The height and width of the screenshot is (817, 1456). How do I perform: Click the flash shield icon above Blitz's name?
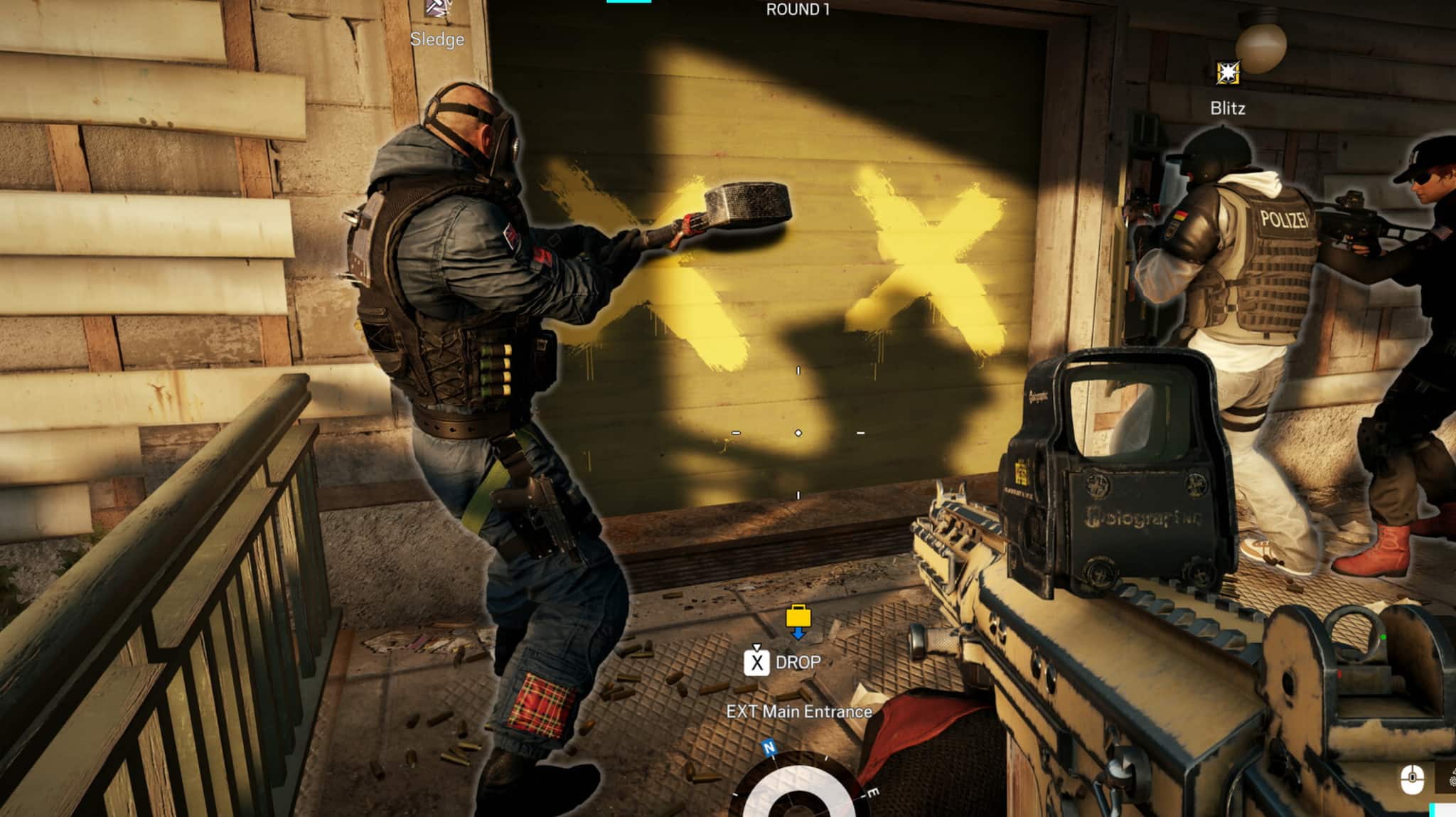(x=1228, y=71)
